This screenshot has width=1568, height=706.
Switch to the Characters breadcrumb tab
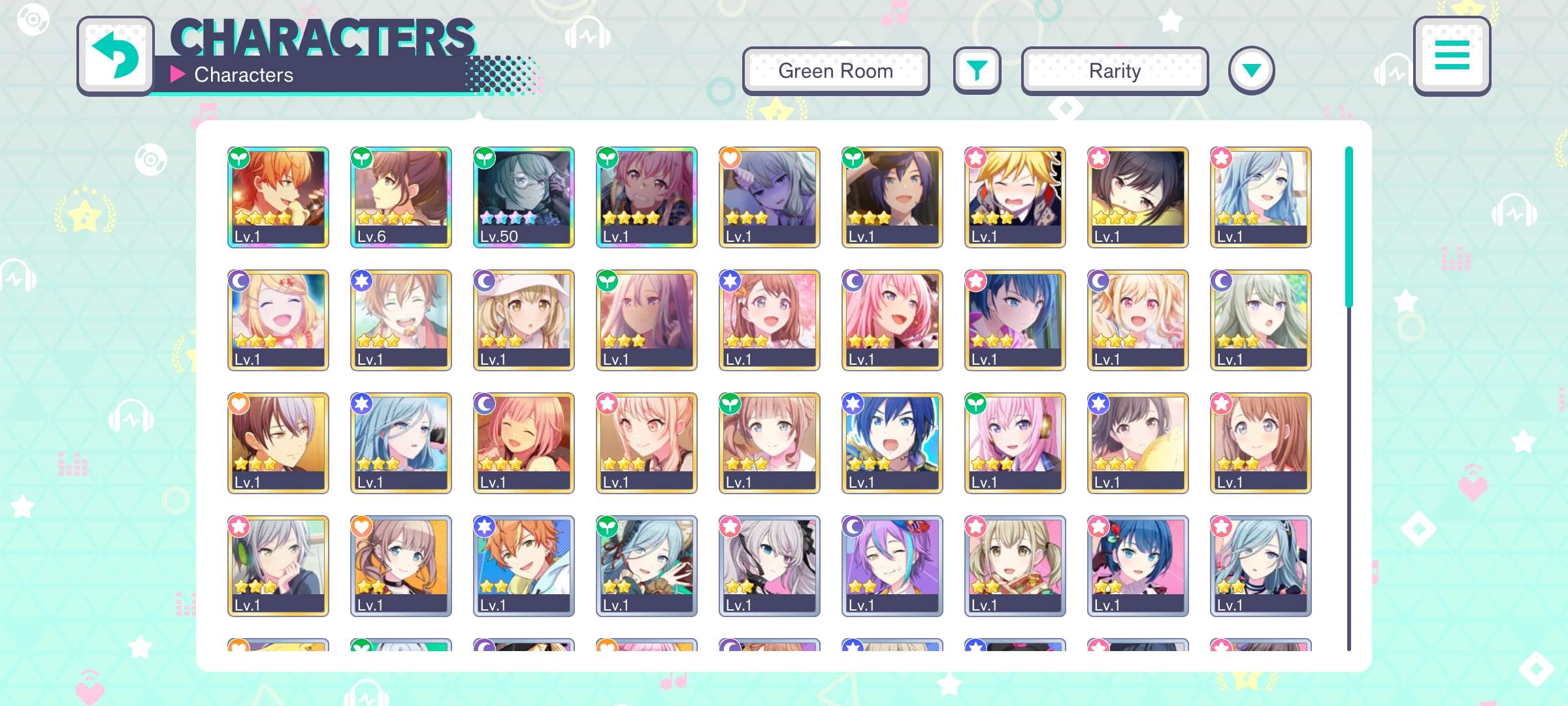pos(243,74)
